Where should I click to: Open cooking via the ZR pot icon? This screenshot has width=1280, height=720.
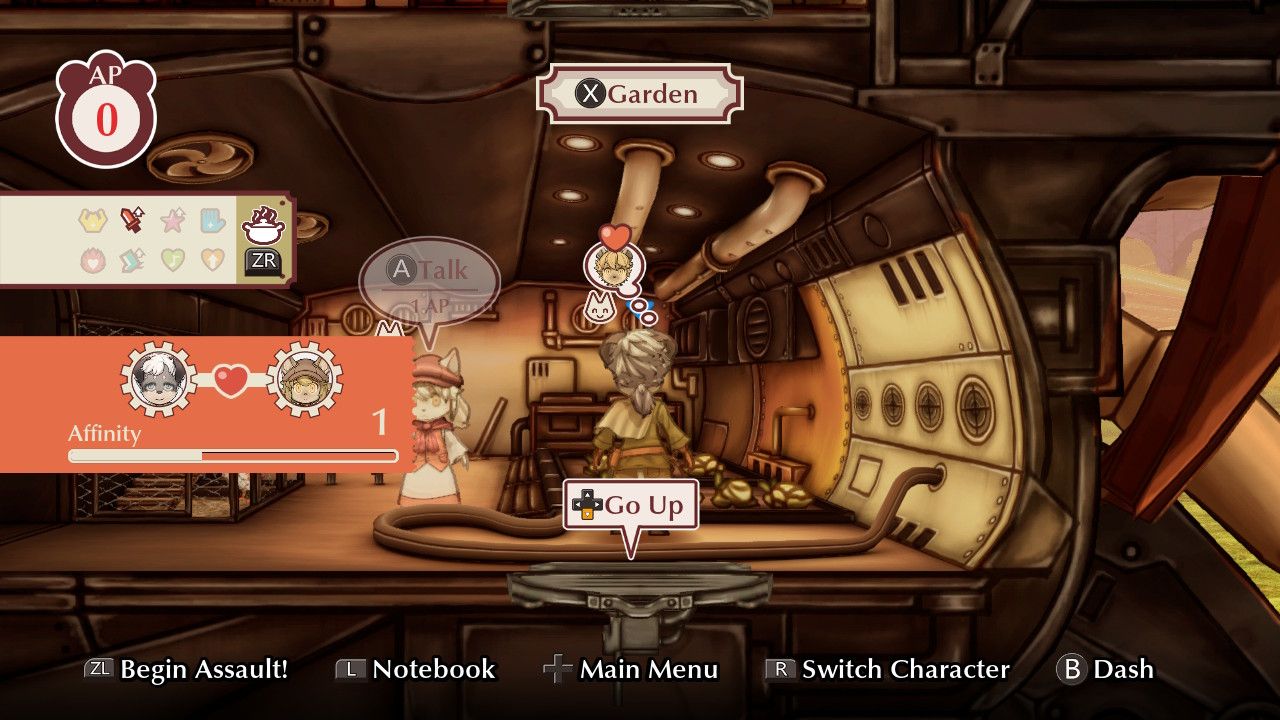[262, 227]
